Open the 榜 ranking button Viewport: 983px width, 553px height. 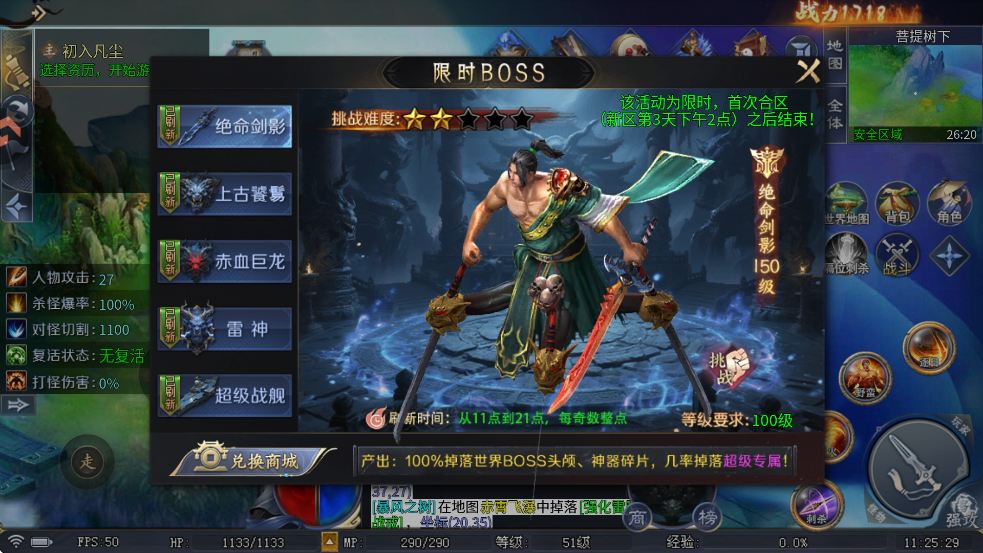[708, 516]
